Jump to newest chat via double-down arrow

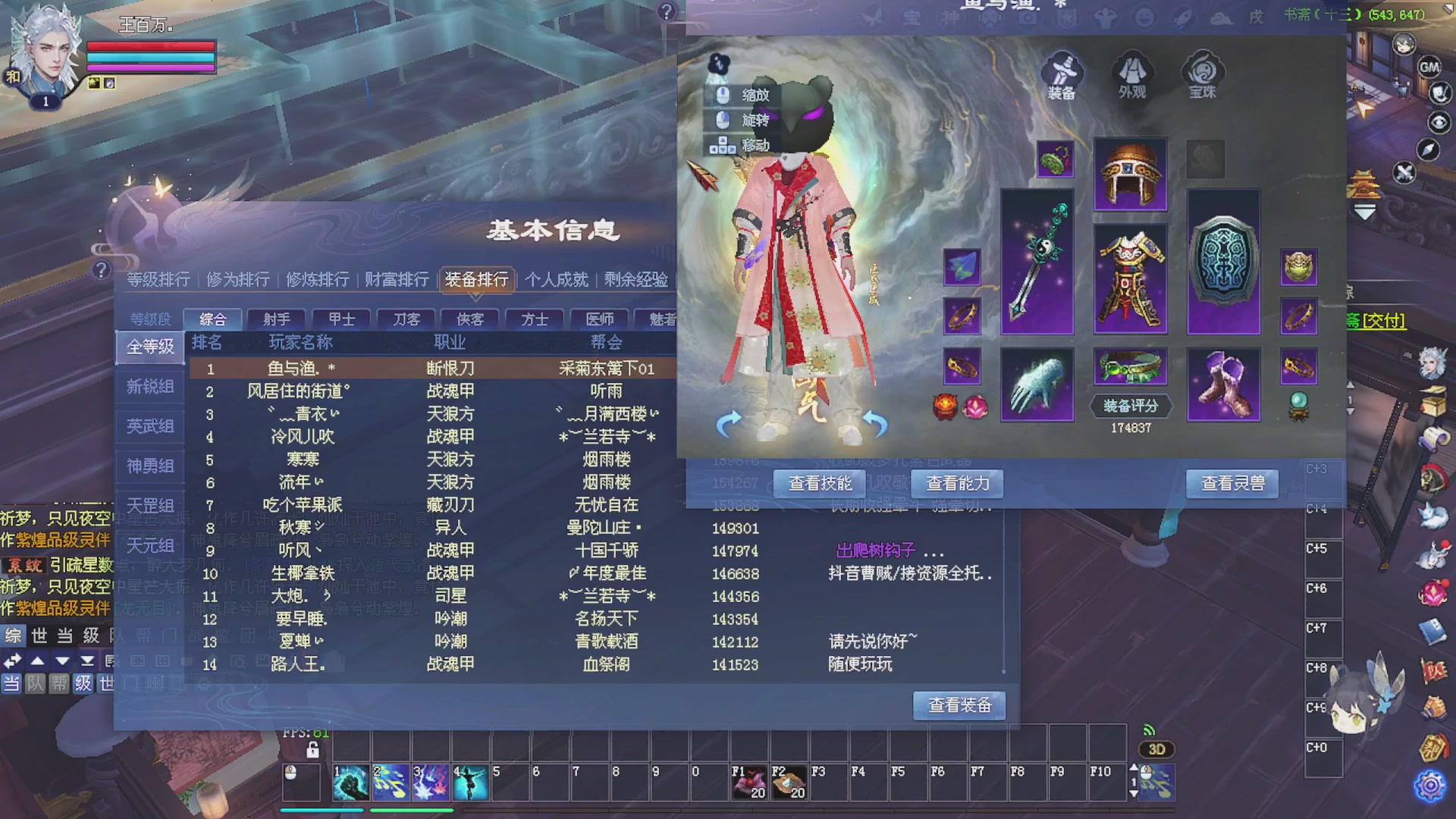point(87,661)
